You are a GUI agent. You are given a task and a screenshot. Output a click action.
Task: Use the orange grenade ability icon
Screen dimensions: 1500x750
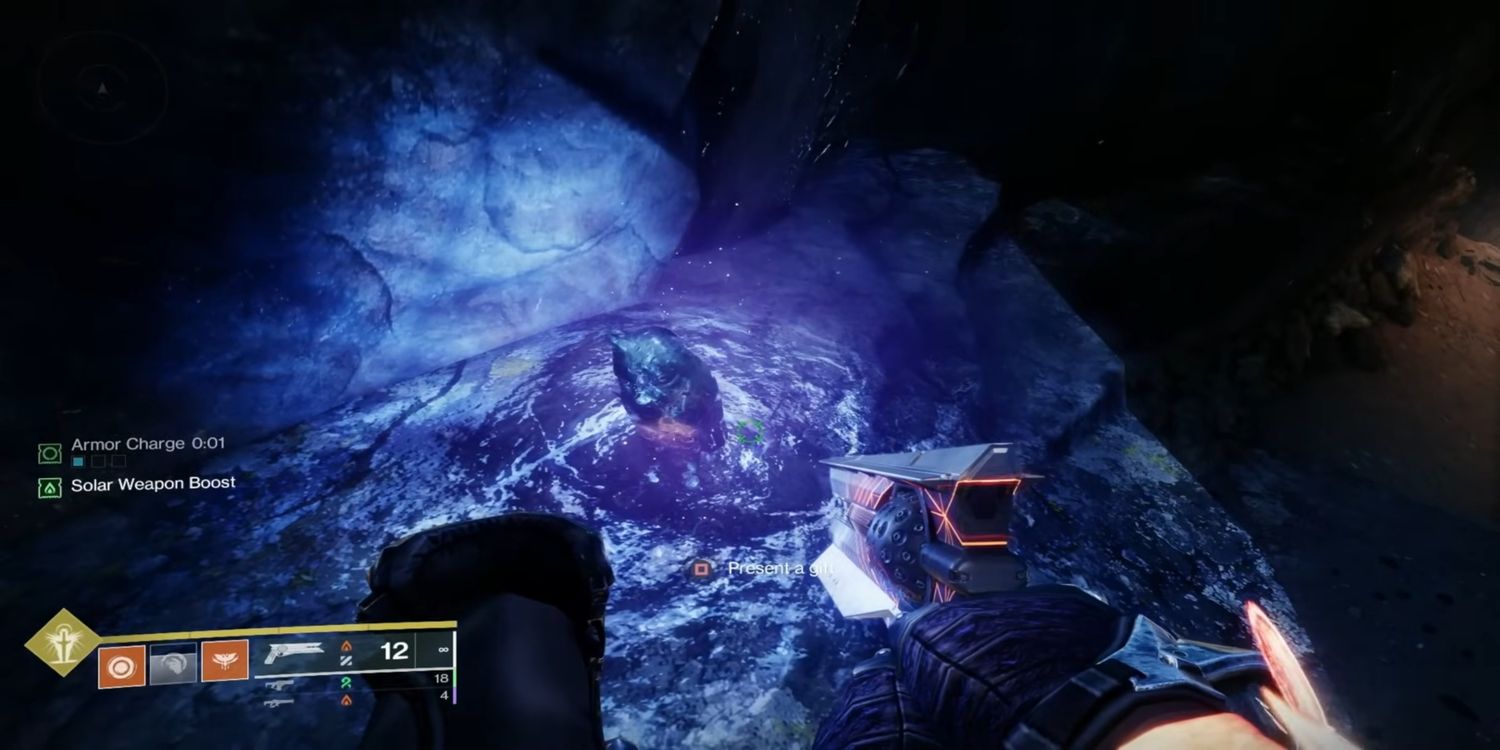tap(121, 664)
